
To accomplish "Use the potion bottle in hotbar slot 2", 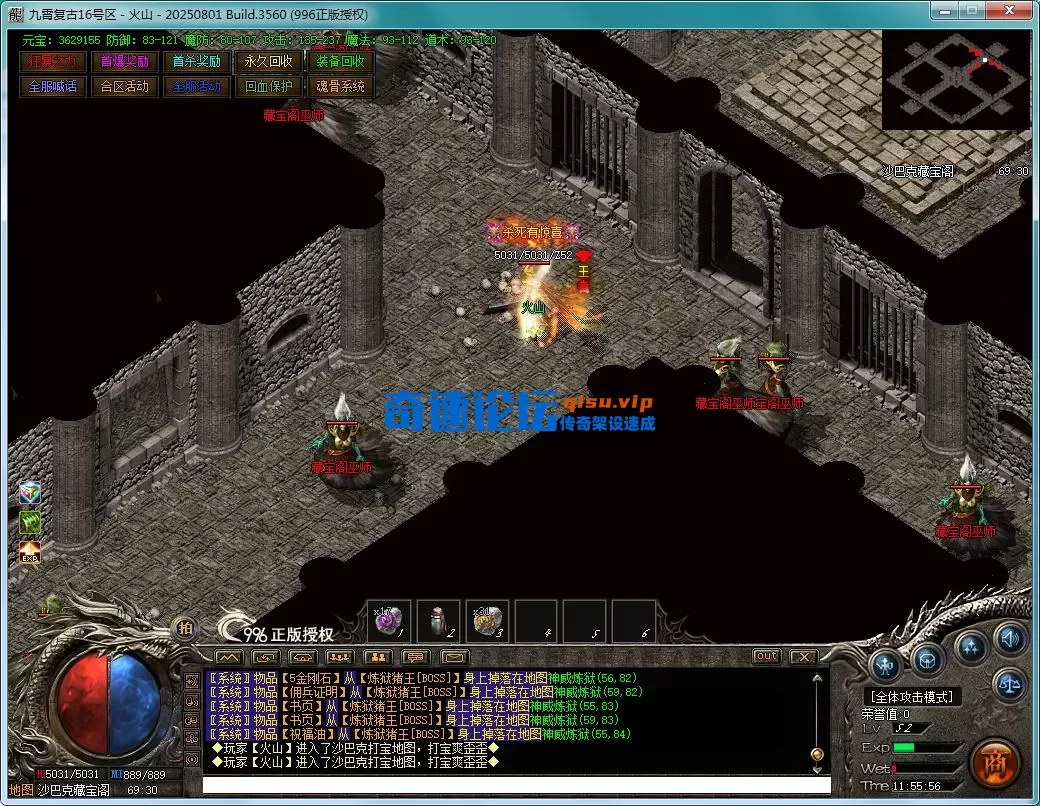I will 437,622.
